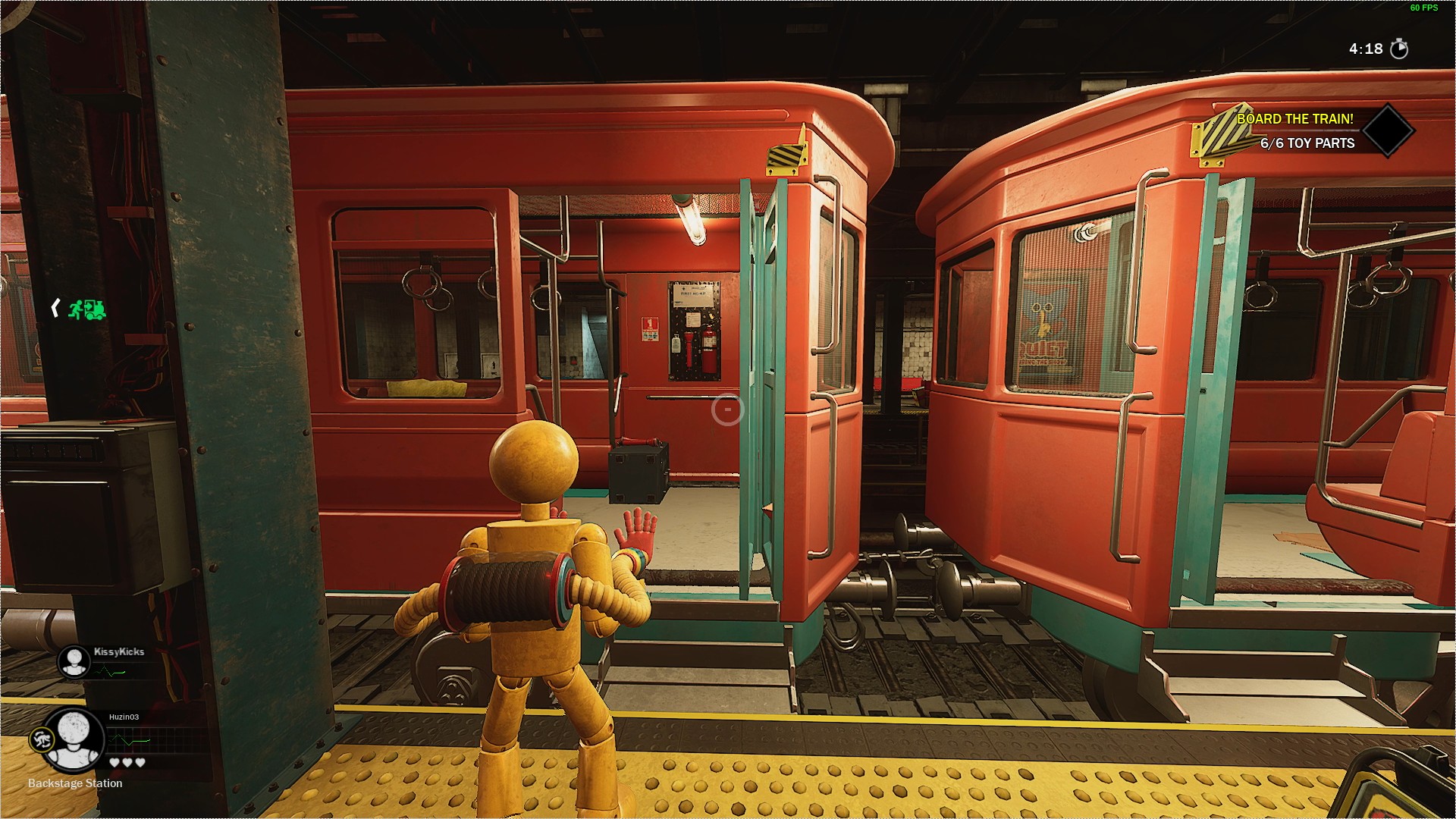The width and height of the screenshot is (1456, 819).
Task: Click the Huzin03 player portrait
Action: 73,739
